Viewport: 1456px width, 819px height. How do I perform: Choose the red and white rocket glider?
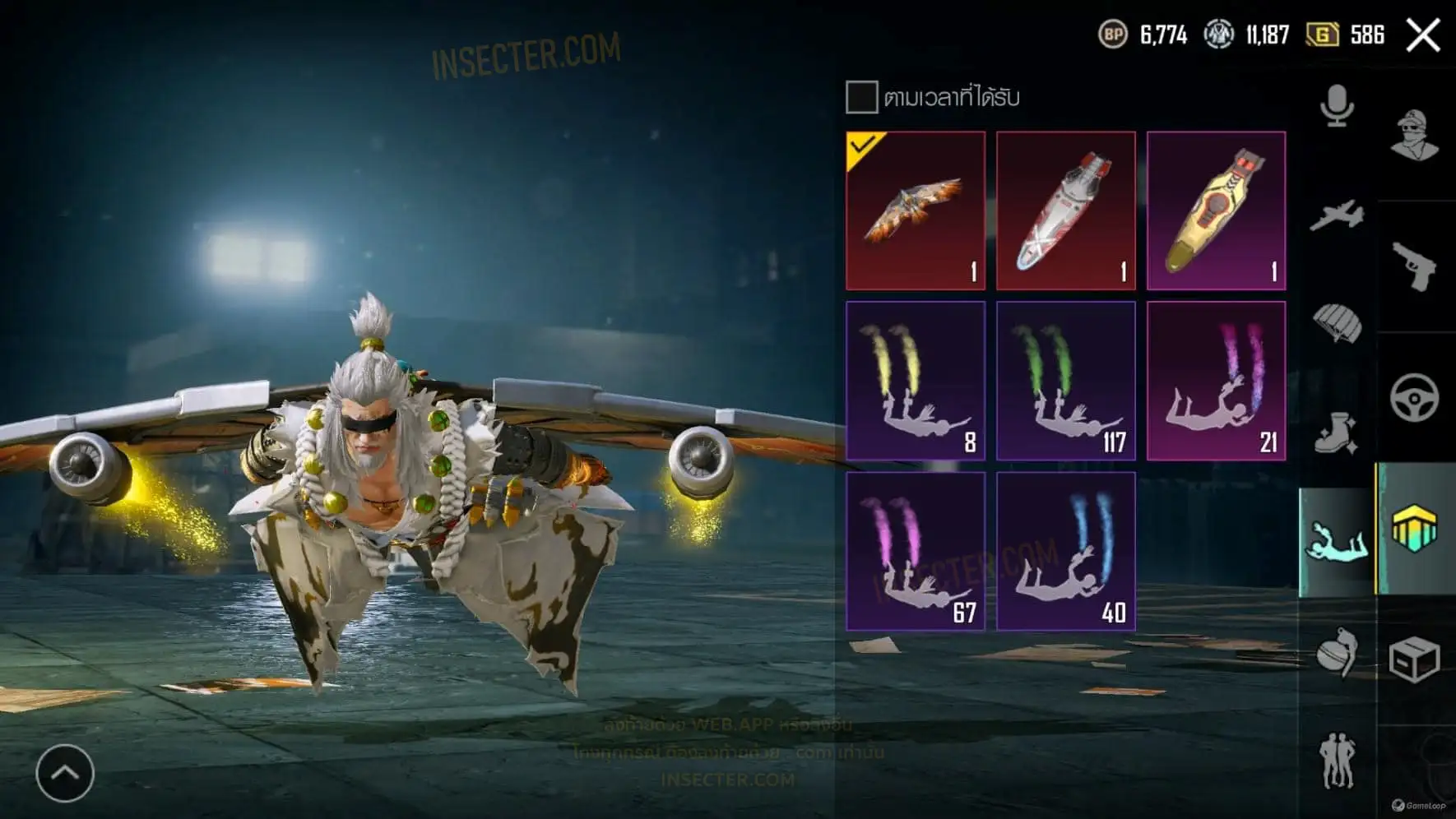(1066, 211)
